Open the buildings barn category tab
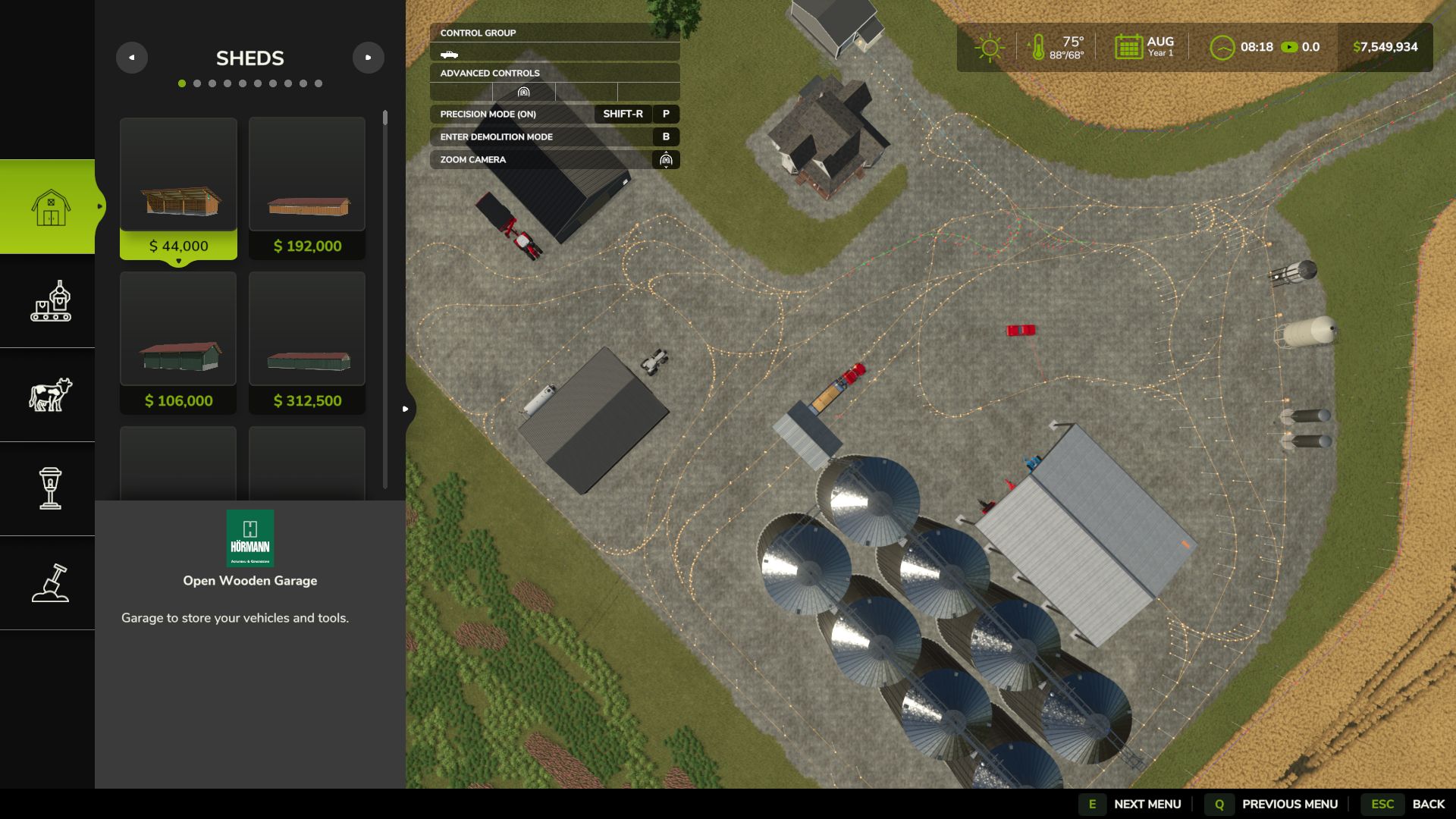 point(50,207)
